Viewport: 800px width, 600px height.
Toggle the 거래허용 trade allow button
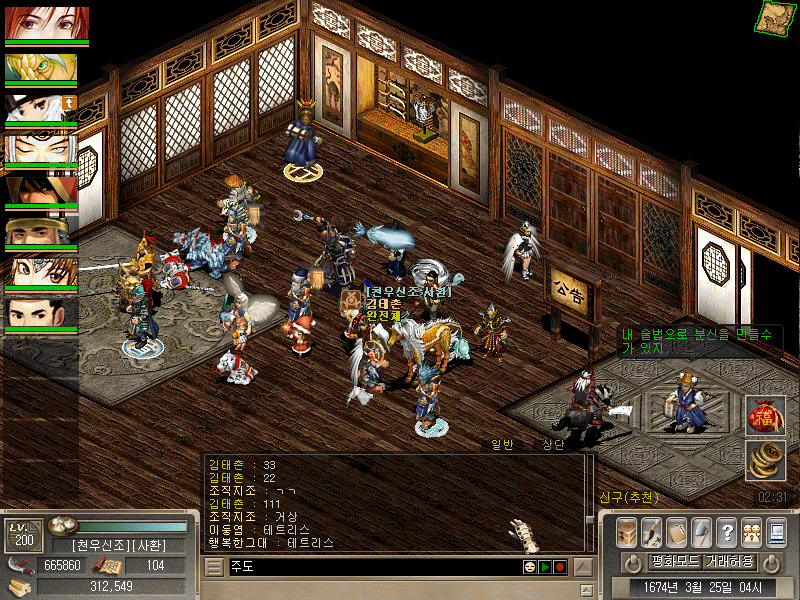tap(729, 561)
